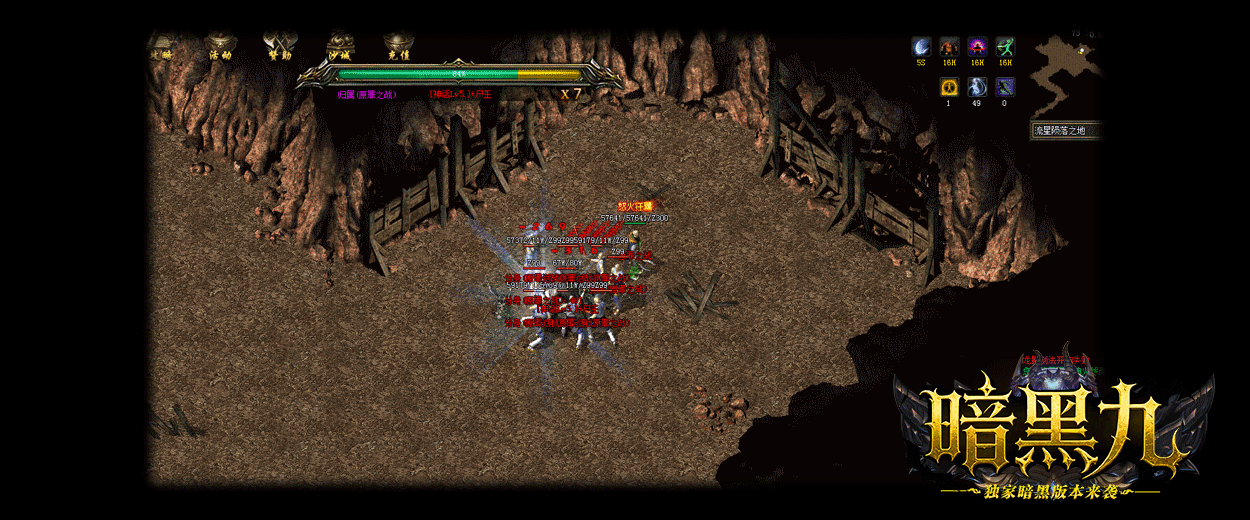The image size is (1250, 520).
Task: Open the 活动 events menu
Action: (220, 48)
